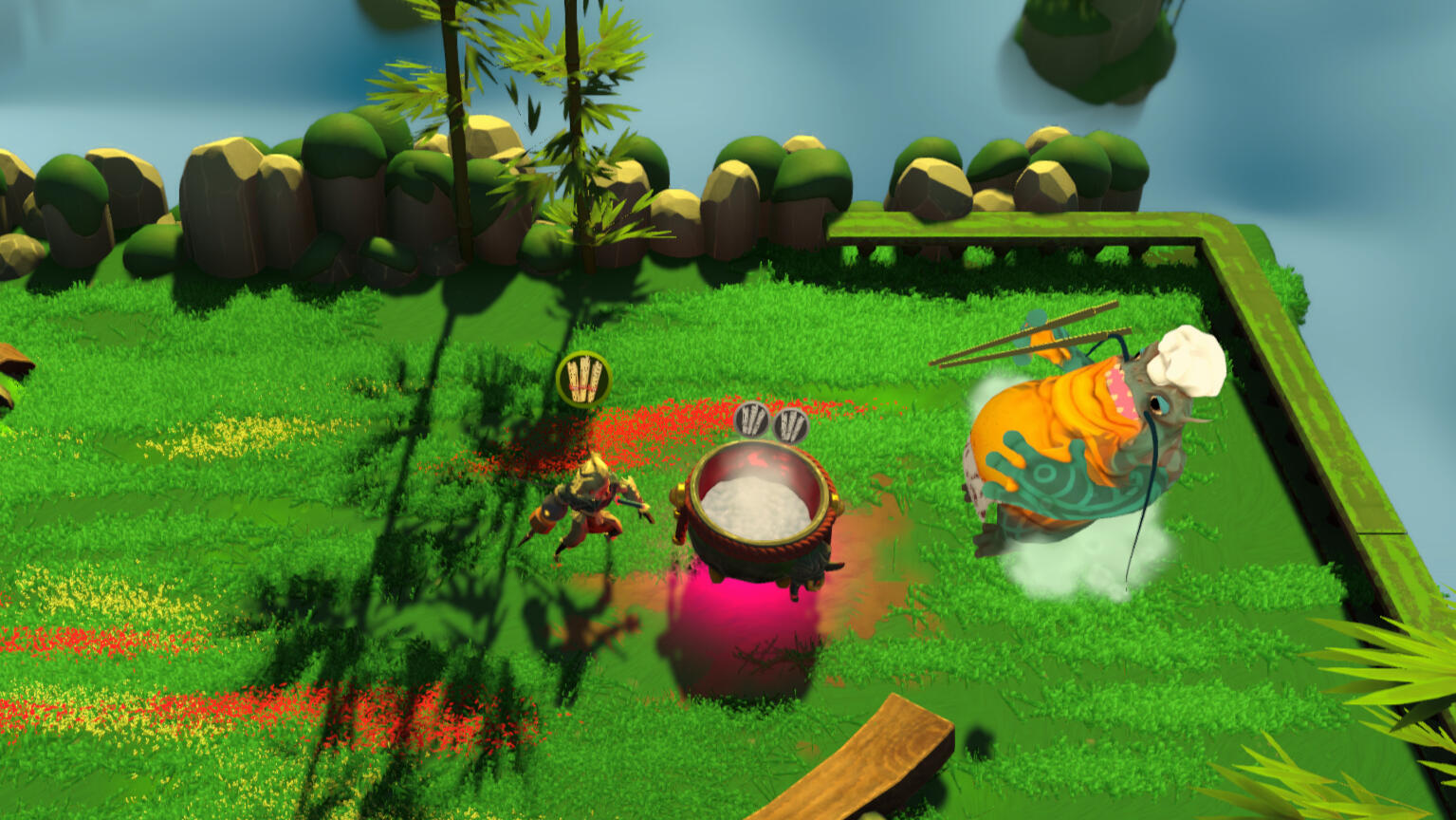The height and width of the screenshot is (820, 1456).
Task: Click the green-ringed bamboo bundle icon
Action: pos(583,379)
